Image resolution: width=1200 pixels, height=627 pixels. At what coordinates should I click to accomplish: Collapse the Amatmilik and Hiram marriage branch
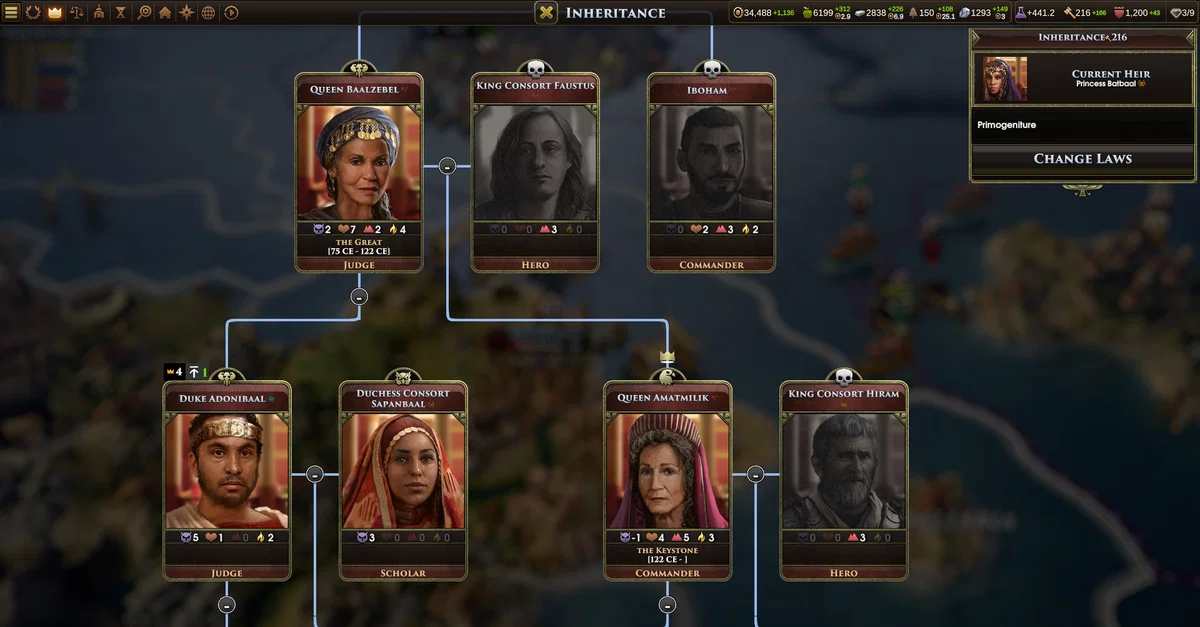[x=755, y=474]
